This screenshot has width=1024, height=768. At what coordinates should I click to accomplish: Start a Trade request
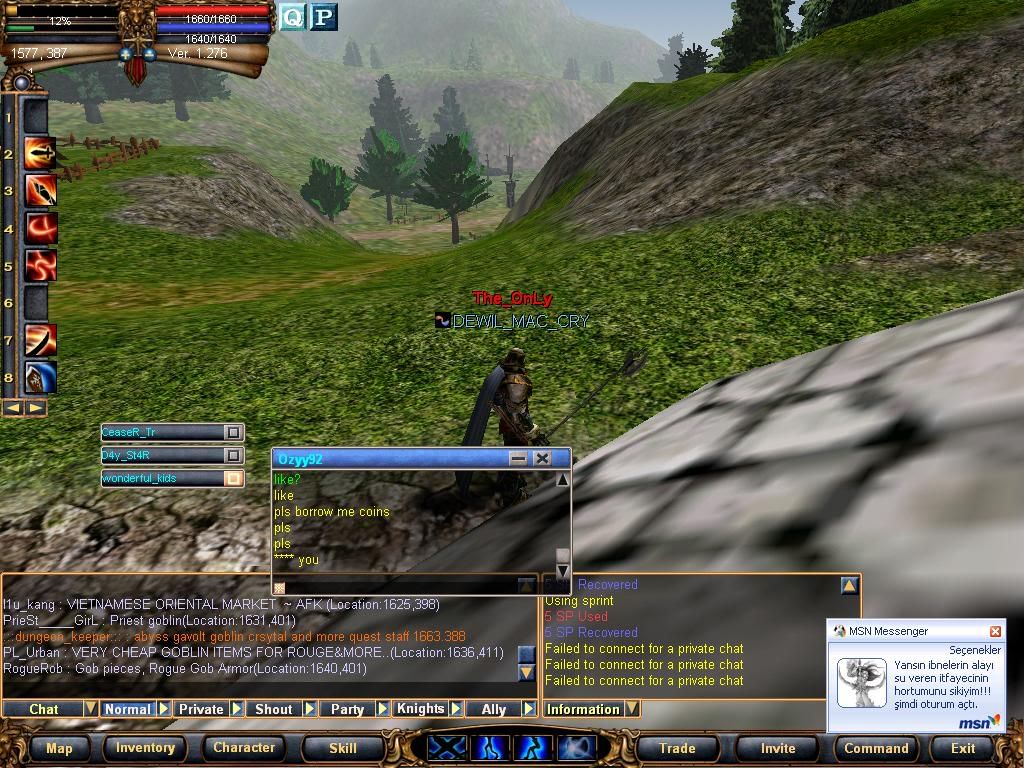point(677,748)
